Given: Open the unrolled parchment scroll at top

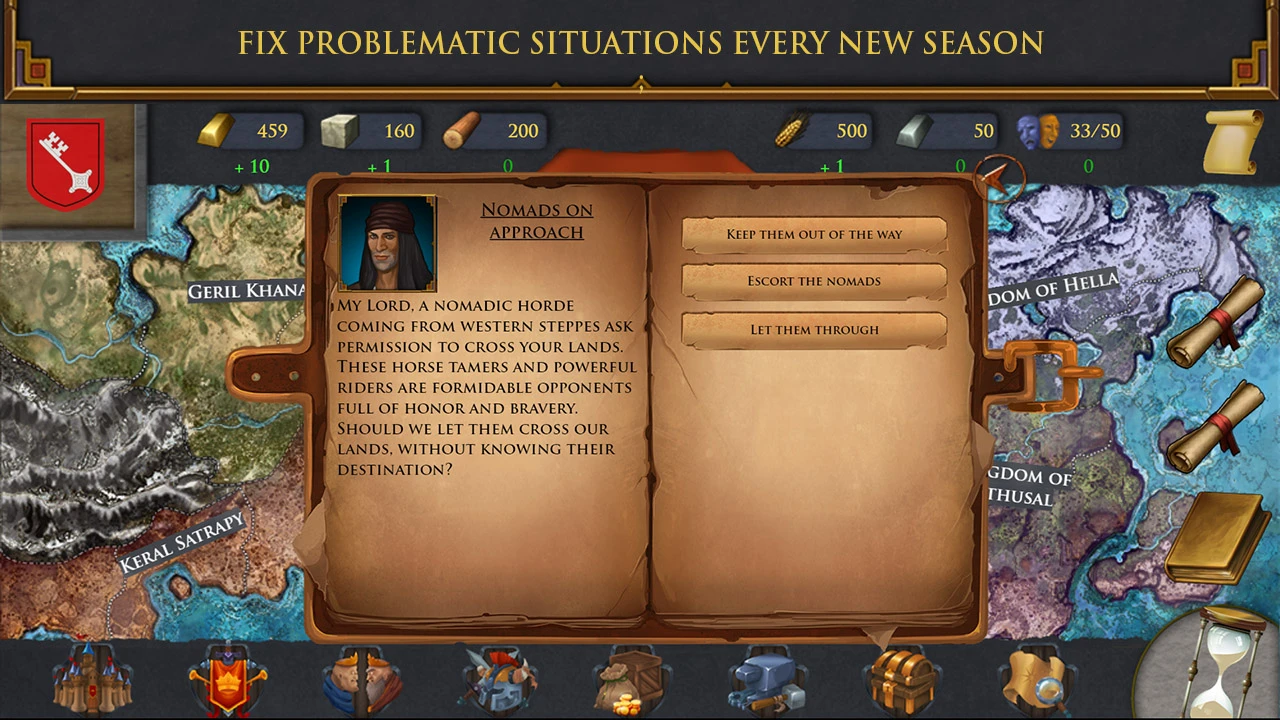Looking at the screenshot, I should tap(1232, 141).
